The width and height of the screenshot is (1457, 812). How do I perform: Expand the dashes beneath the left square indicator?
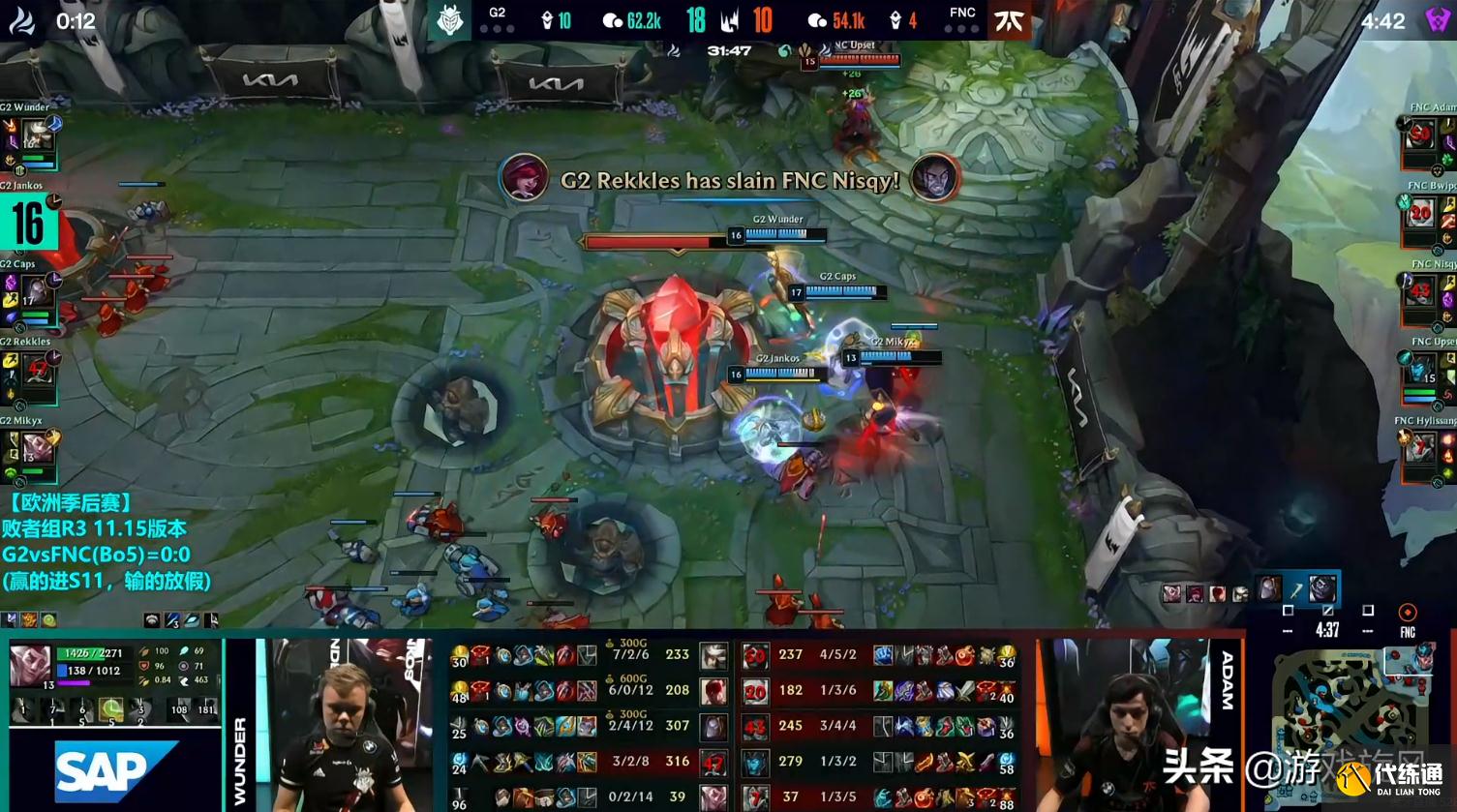[x=1288, y=630]
